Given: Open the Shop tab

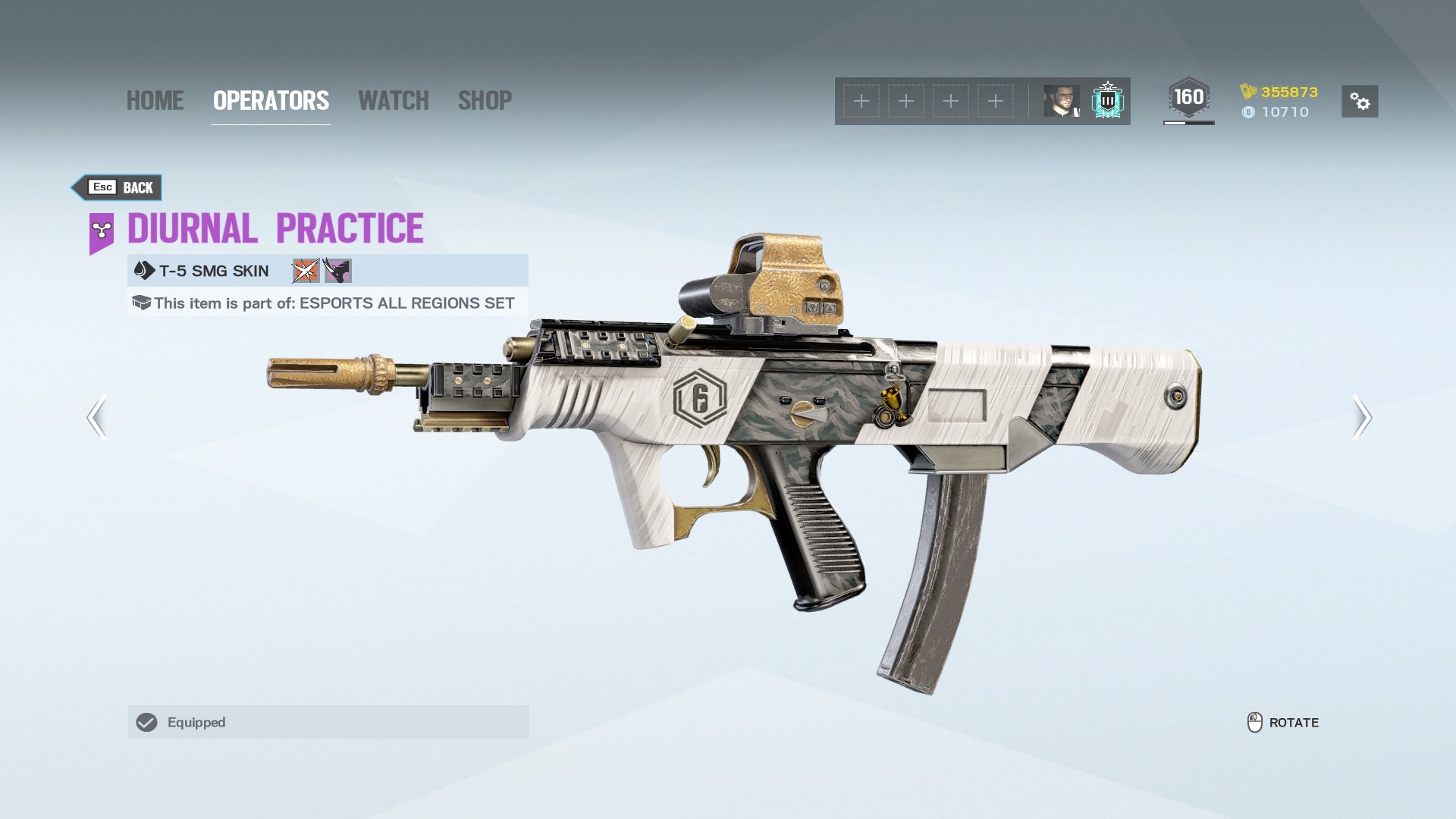Looking at the screenshot, I should pos(485,101).
